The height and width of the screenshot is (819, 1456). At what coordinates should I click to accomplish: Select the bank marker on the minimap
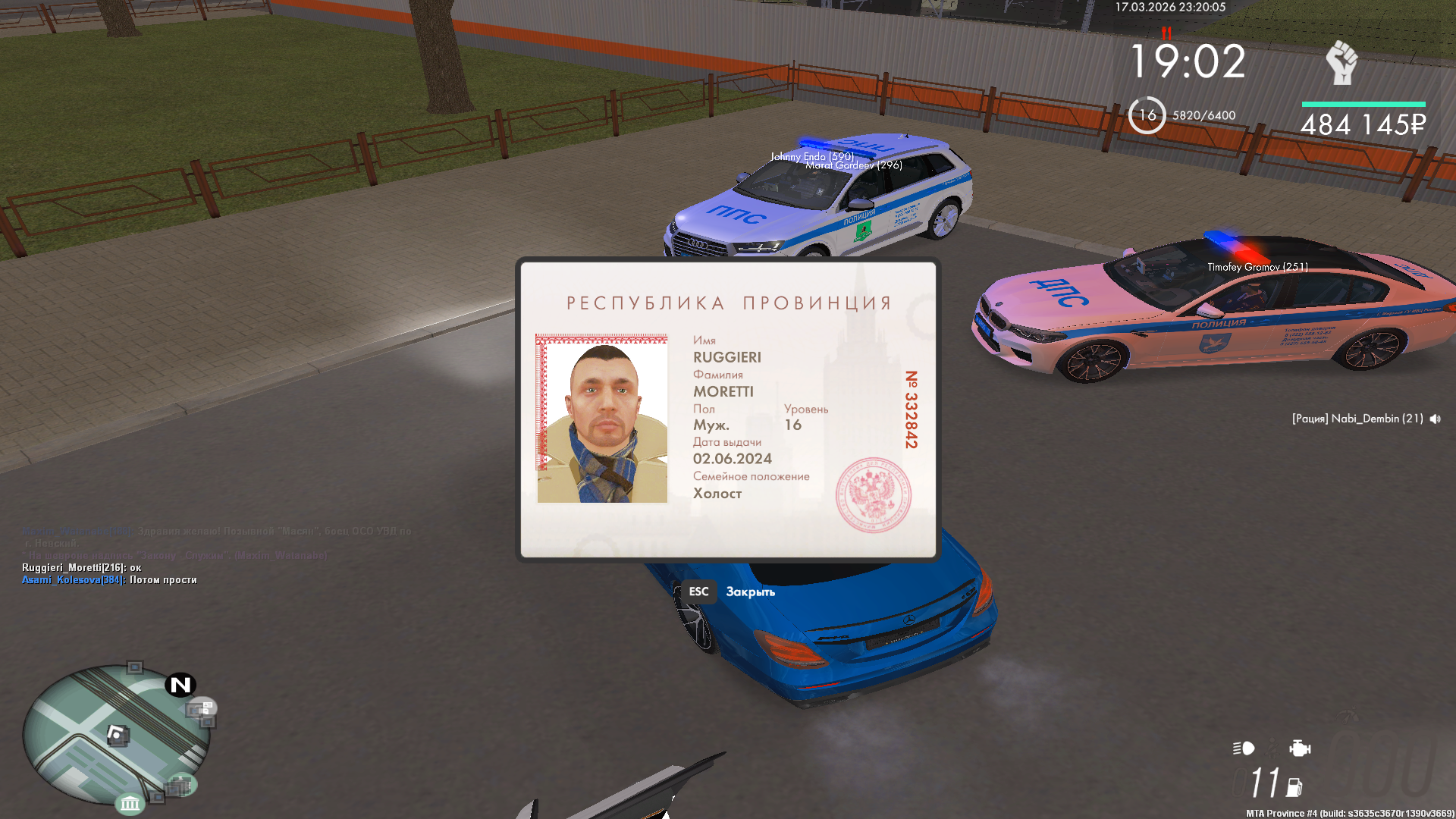point(130,802)
